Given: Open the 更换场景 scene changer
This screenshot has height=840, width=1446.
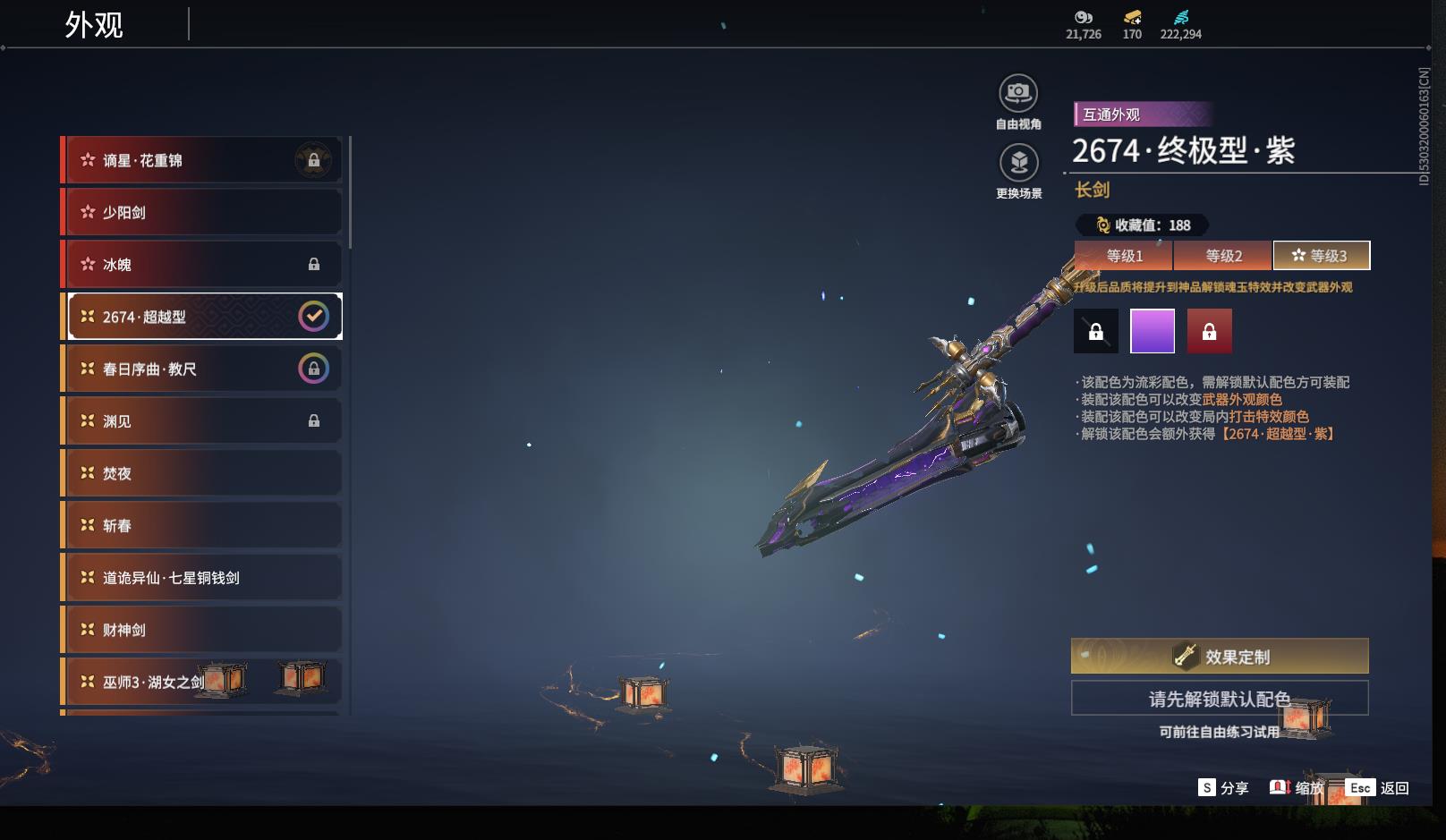Looking at the screenshot, I should (1018, 163).
